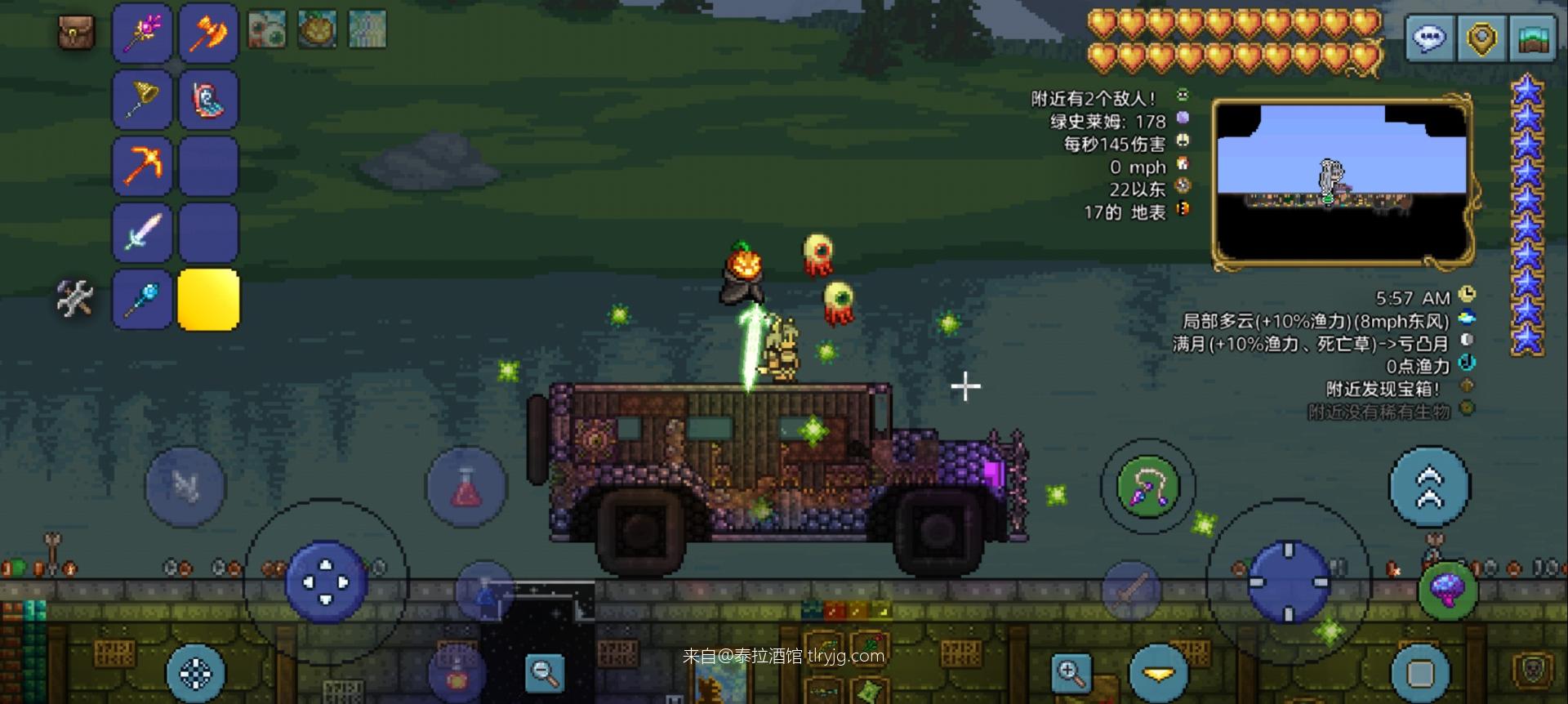
Task: Select the molten pickaxe slot
Action: [142, 166]
